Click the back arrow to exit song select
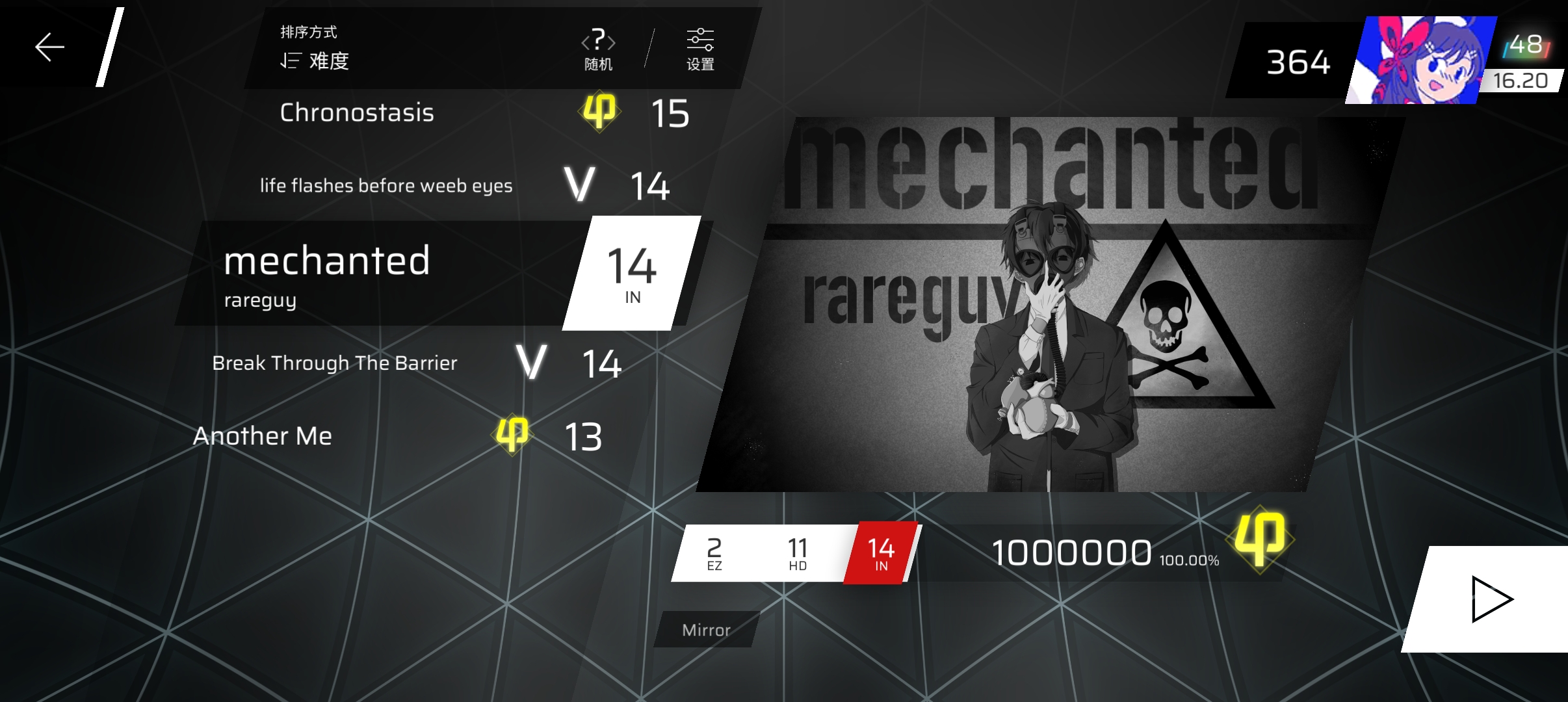Image resolution: width=1568 pixels, height=702 pixels. tap(49, 46)
